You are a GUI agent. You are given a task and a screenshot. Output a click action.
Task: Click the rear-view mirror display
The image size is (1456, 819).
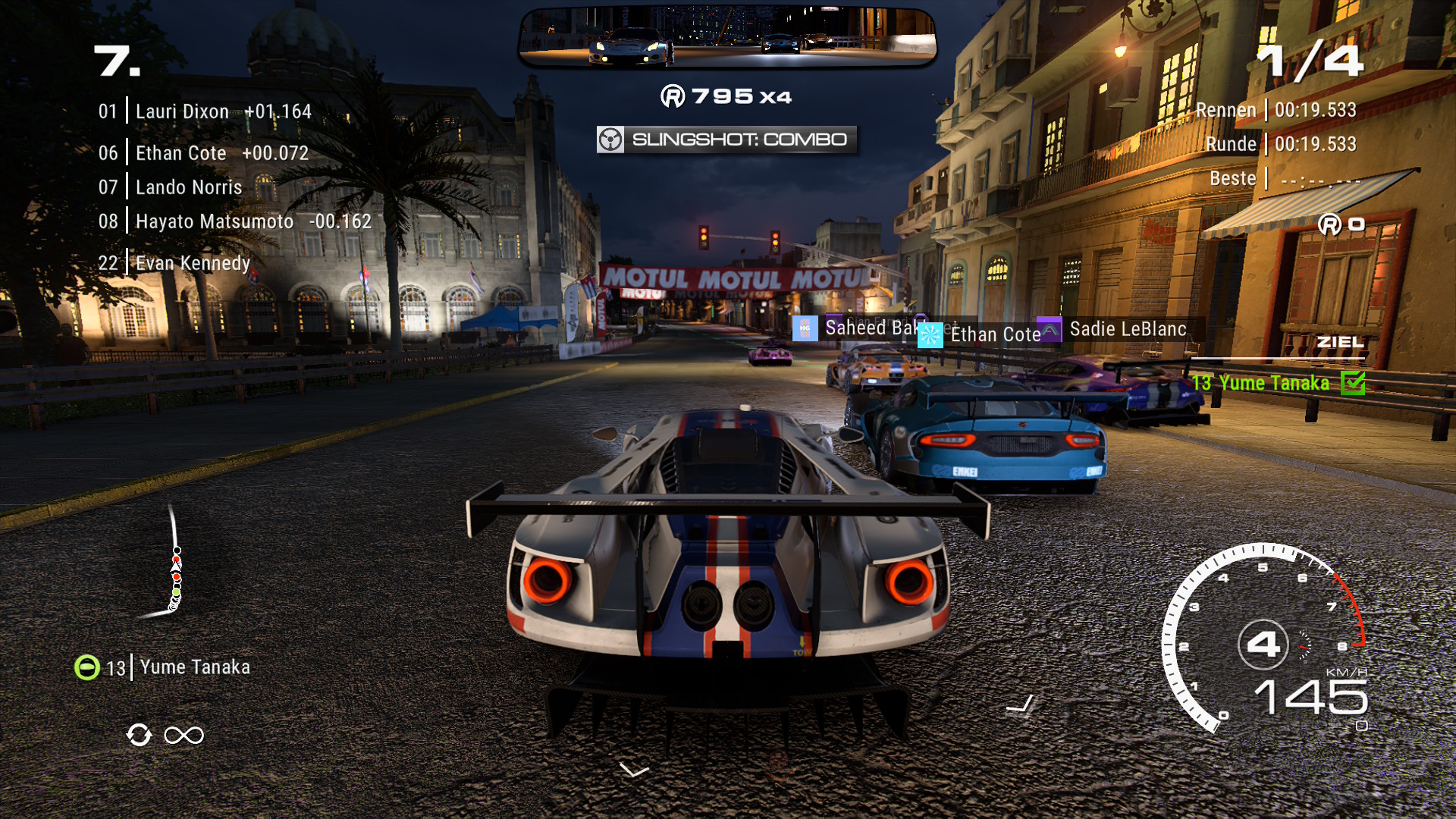click(x=727, y=38)
